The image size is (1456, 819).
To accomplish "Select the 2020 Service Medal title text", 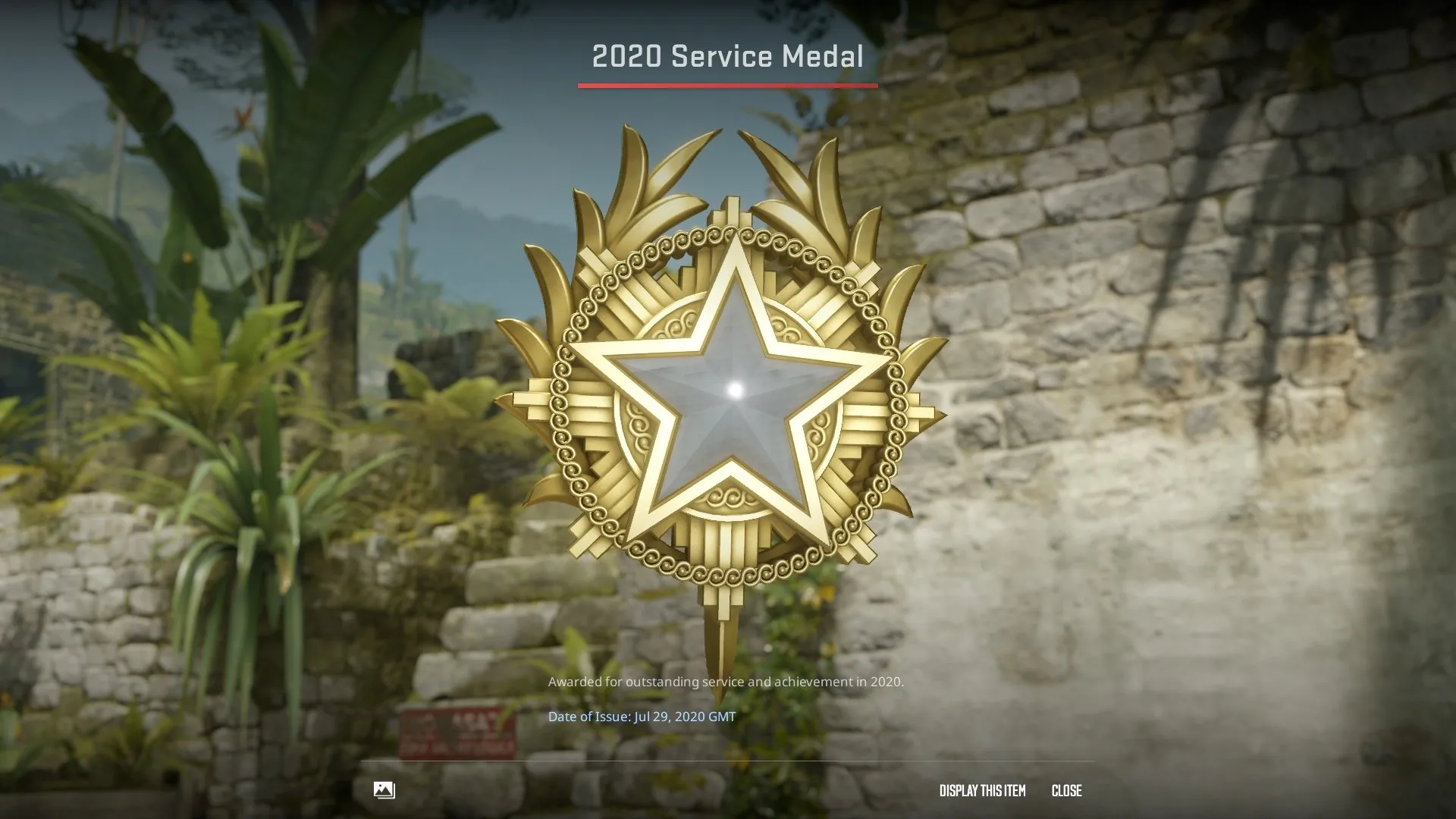I will [x=726, y=55].
